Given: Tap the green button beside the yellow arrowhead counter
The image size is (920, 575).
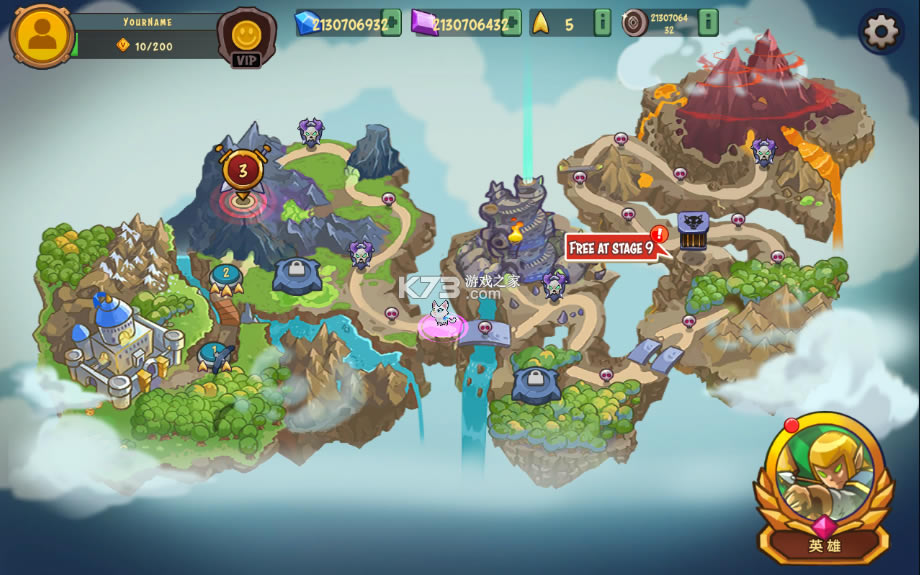Looking at the screenshot, I should 602,23.
